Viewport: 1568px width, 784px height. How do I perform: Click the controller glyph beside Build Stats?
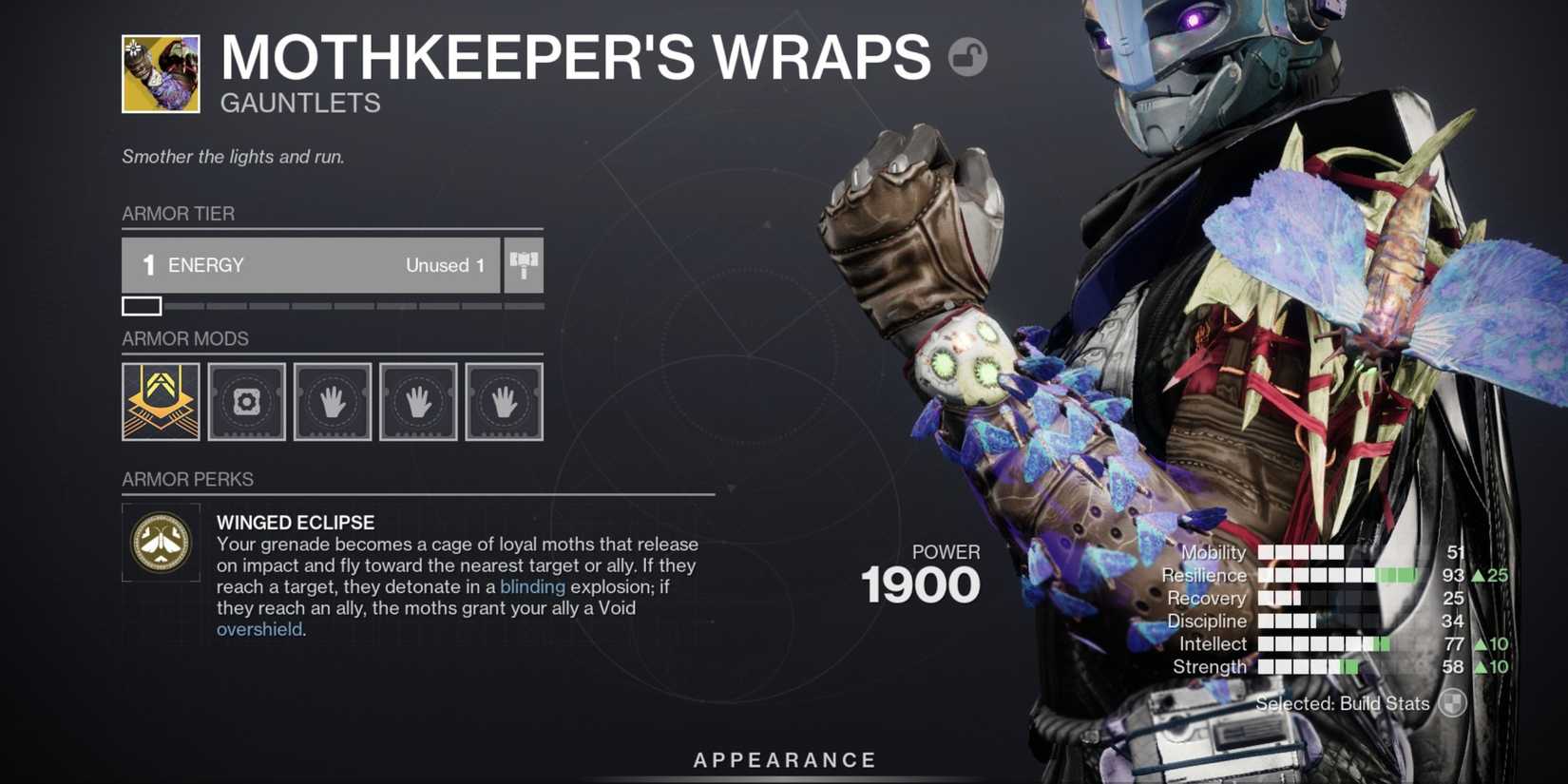pyautogui.click(x=1451, y=704)
